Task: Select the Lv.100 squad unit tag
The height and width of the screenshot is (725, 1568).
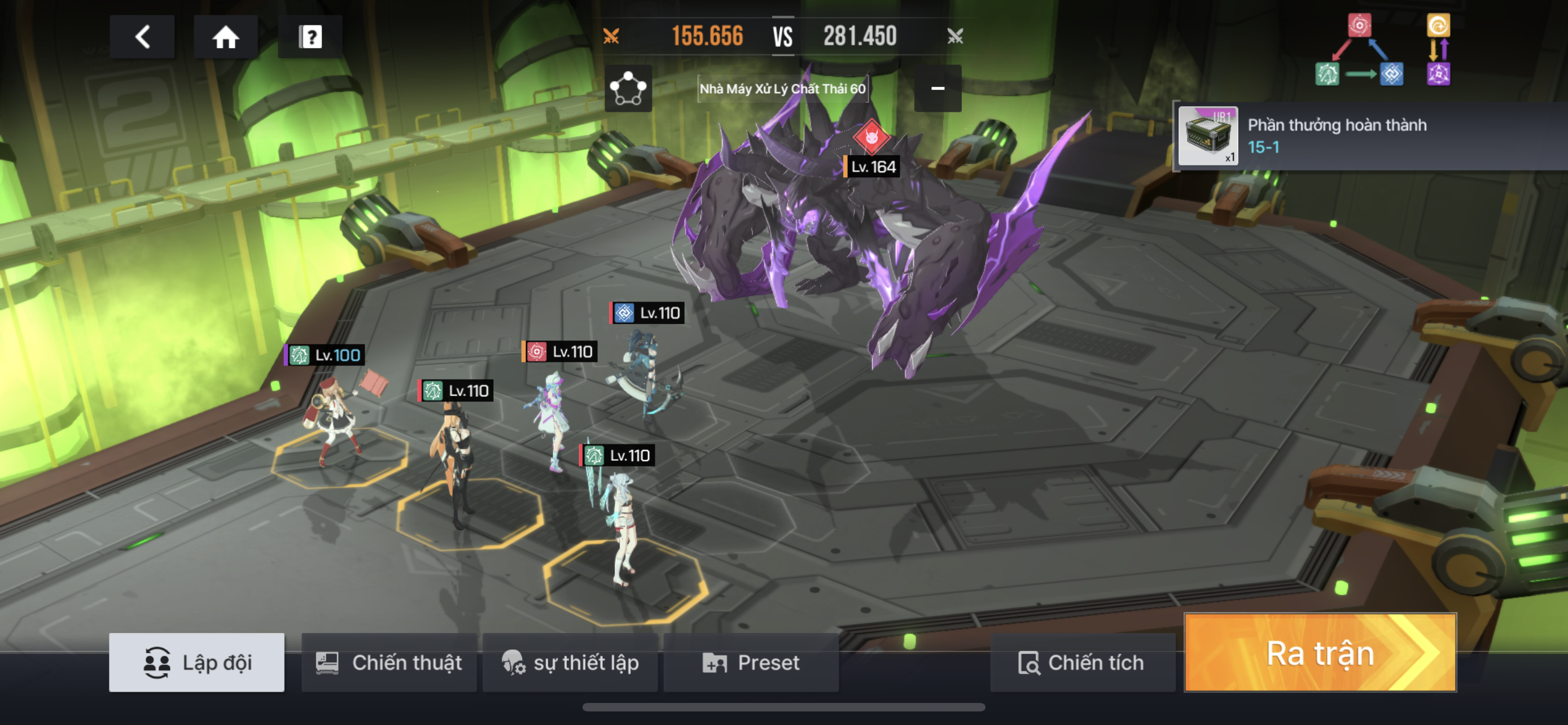Action: click(326, 355)
